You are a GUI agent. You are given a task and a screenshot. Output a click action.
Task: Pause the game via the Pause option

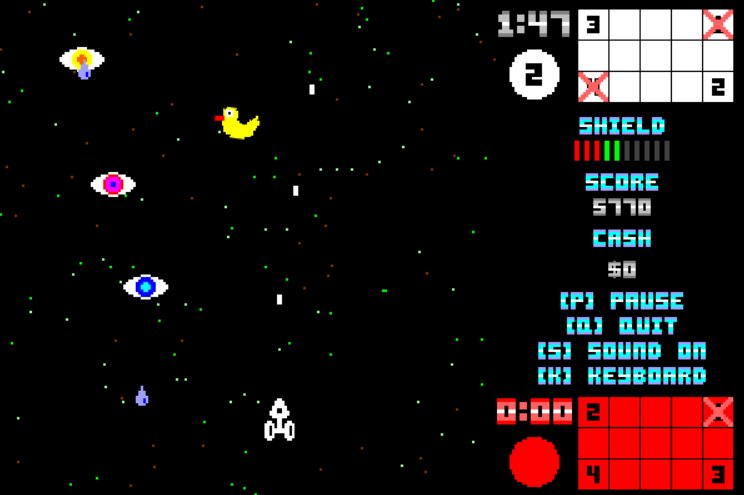pos(621,301)
